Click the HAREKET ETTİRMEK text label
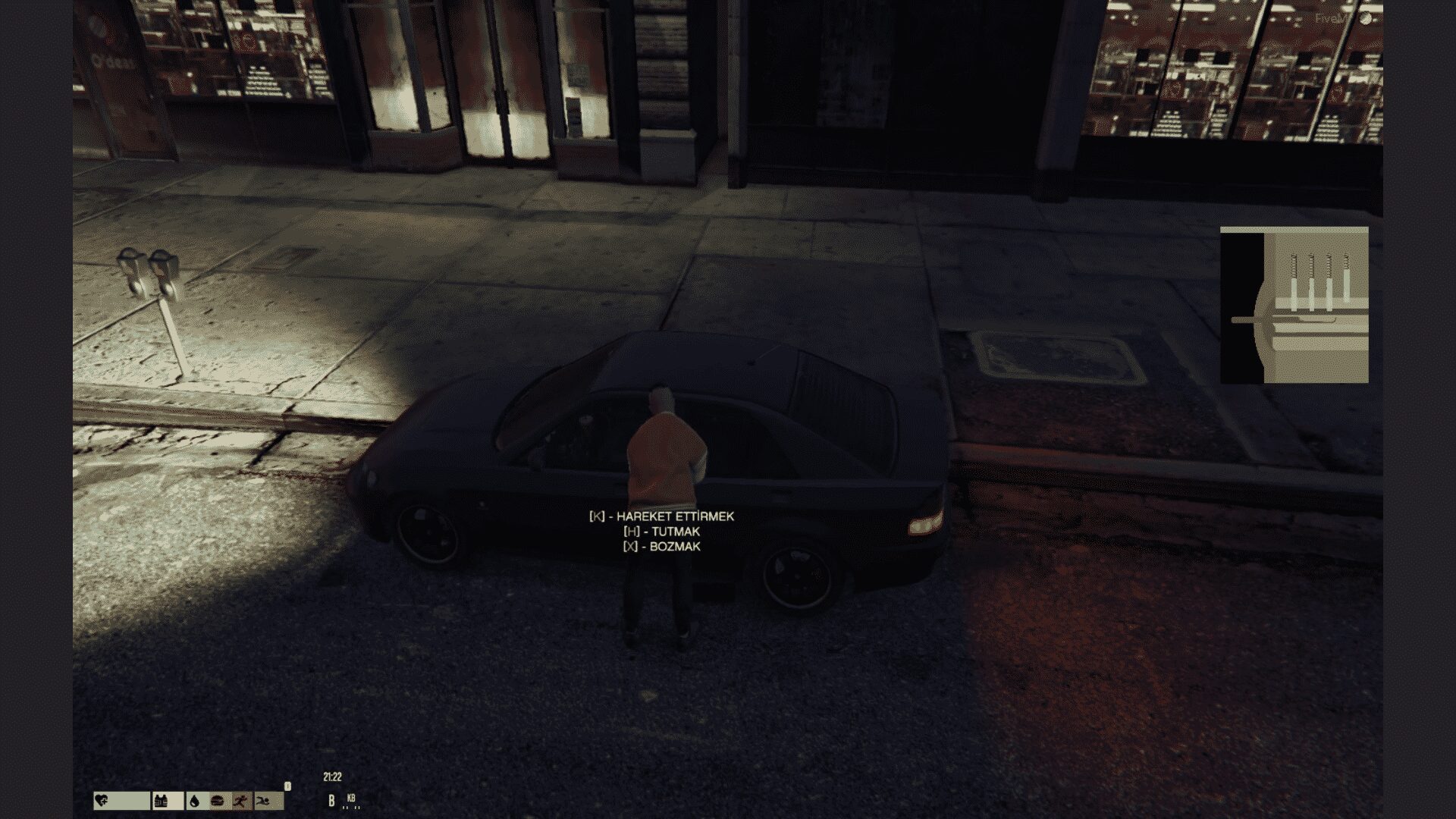This screenshot has height=819, width=1456. (675, 516)
